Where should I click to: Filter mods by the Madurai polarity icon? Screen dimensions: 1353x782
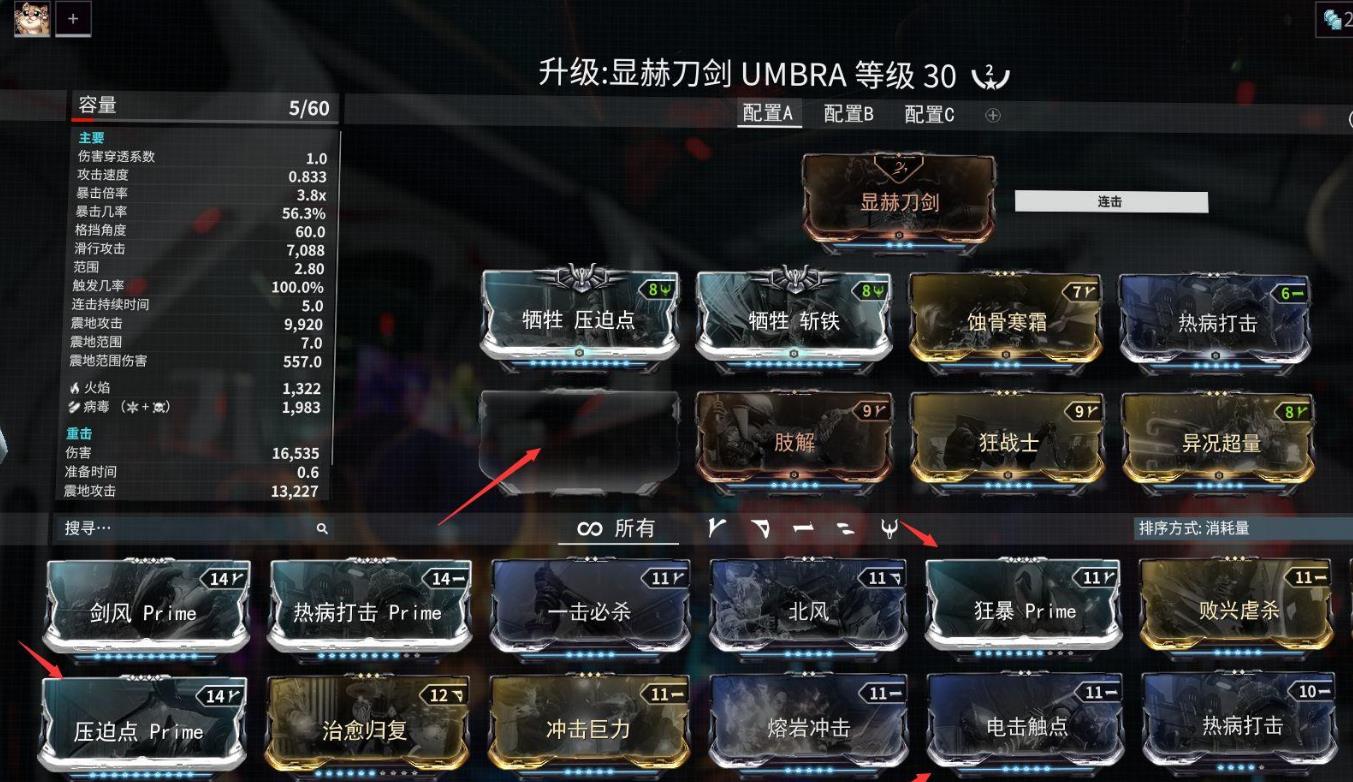coord(716,529)
